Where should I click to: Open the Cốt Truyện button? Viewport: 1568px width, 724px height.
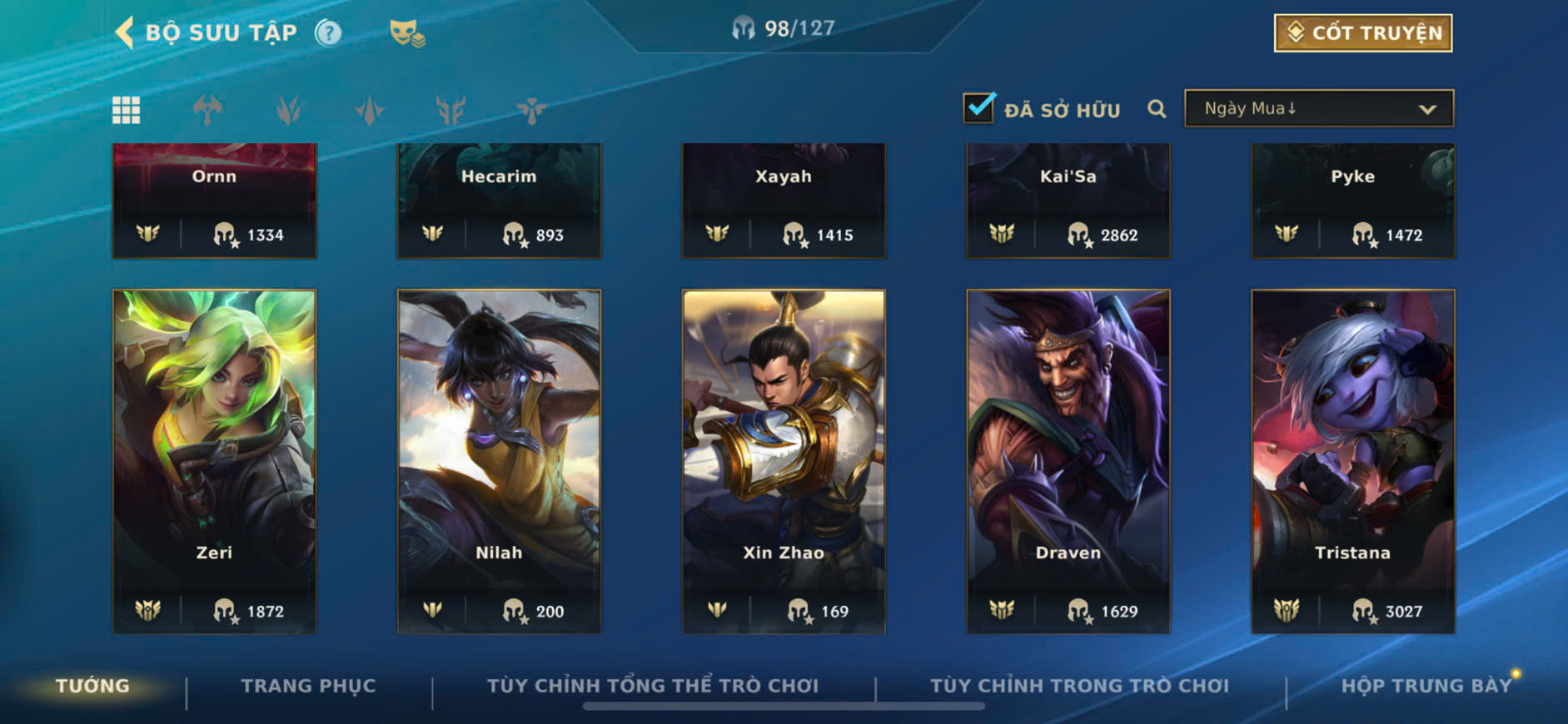point(1362,33)
